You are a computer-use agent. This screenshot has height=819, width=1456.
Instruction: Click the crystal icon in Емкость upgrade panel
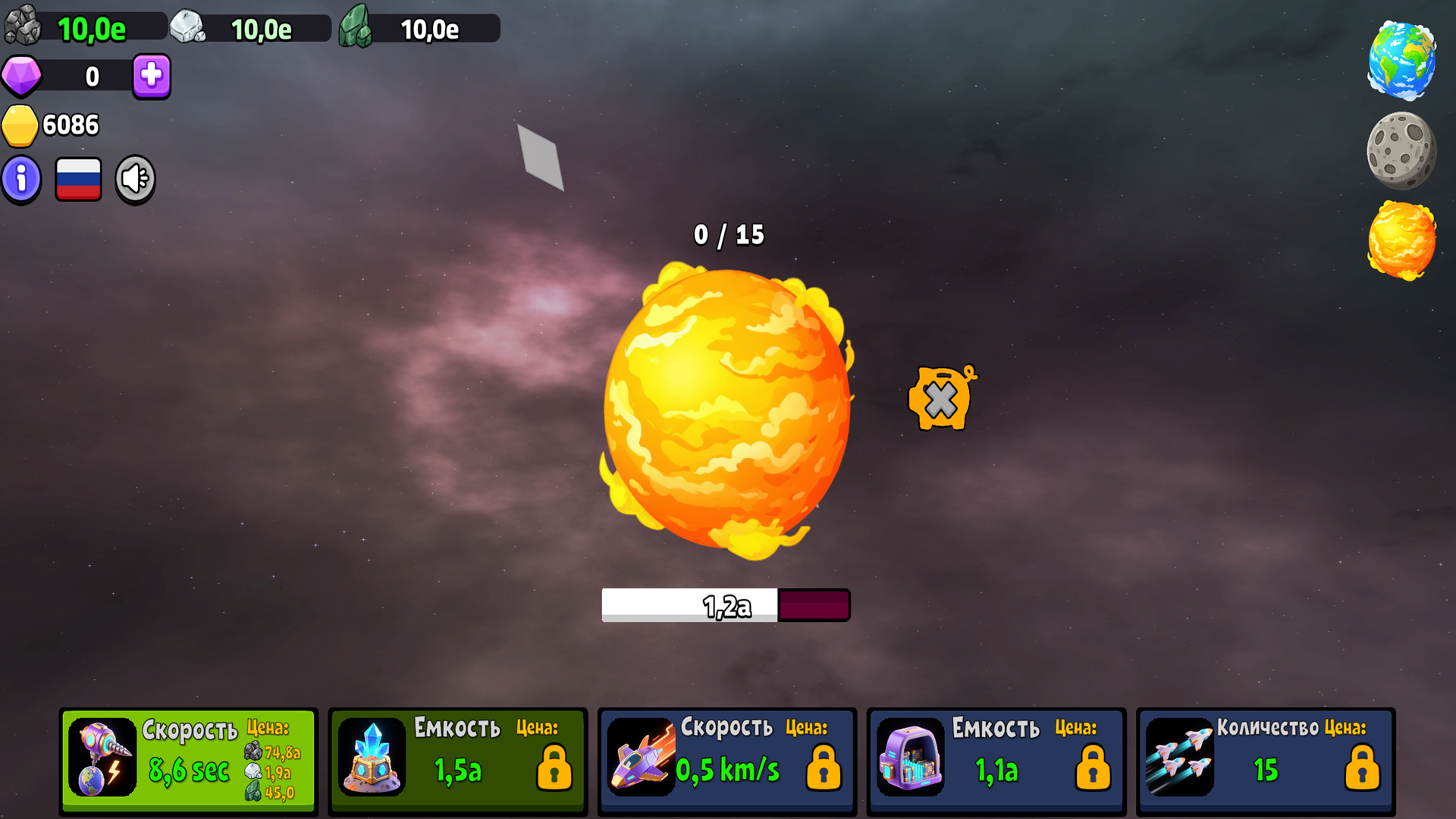pos(371,758)
